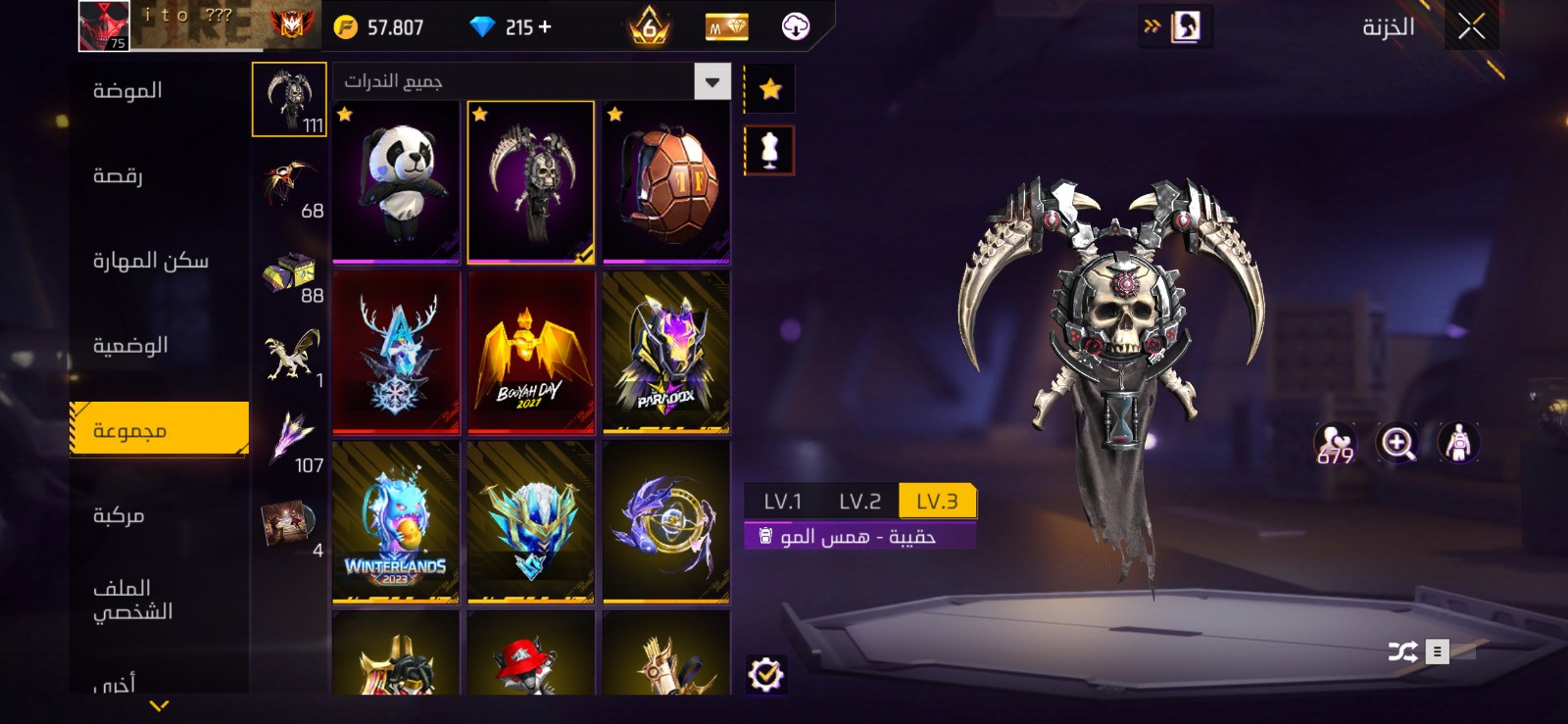The width and height of the screenshot is (1568, 724).
Task: Open the vehicle category
Action: pos(119,515)
